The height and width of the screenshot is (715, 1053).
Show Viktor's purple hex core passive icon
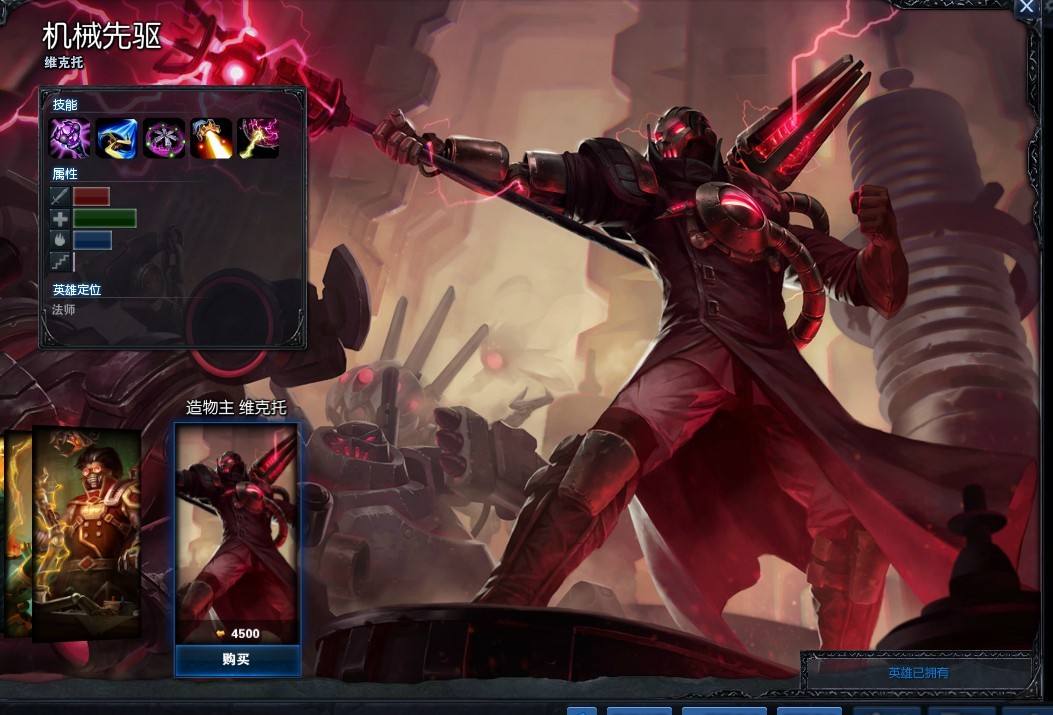70,138
